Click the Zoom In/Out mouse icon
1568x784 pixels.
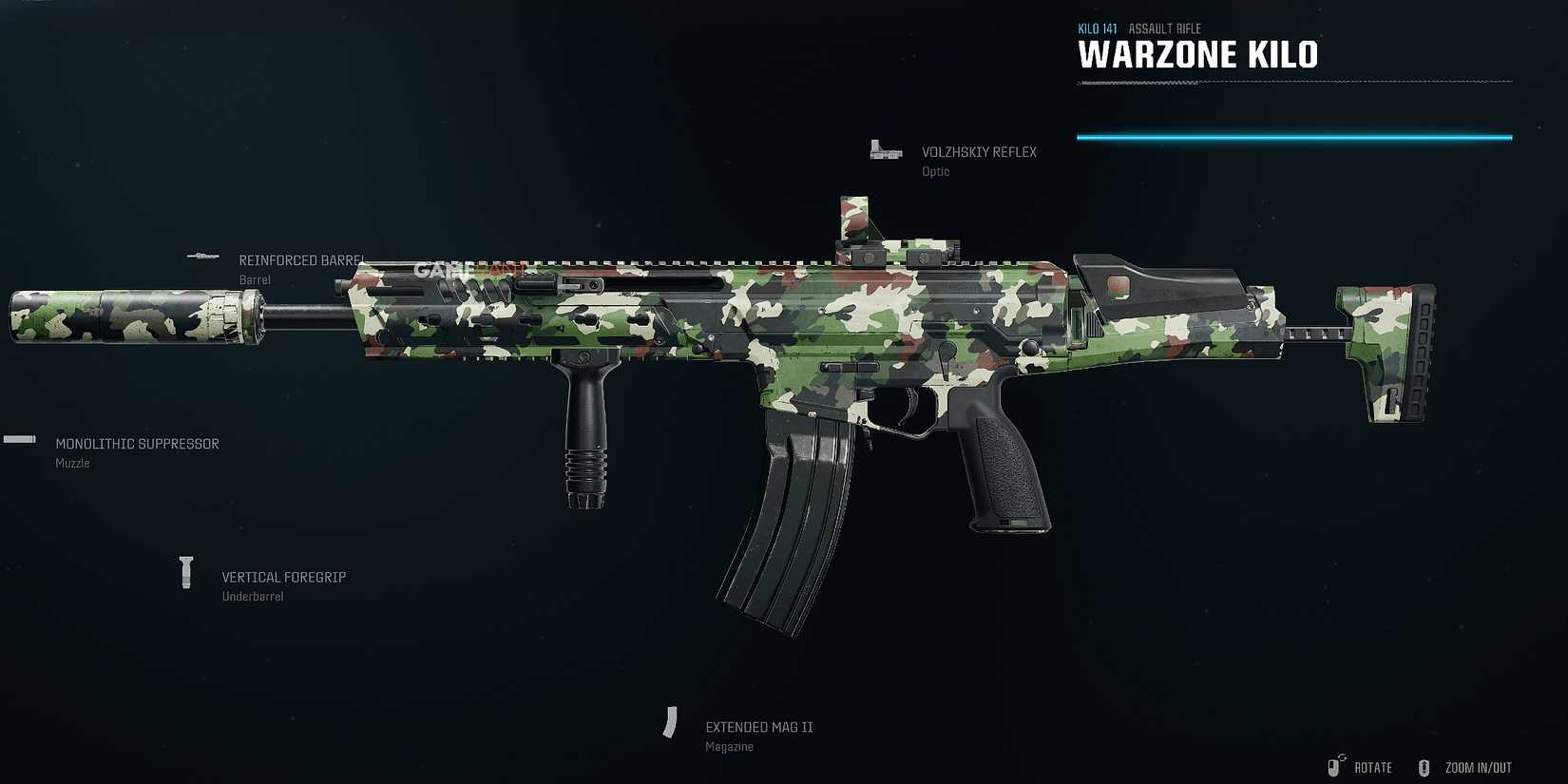(1424, 766)
